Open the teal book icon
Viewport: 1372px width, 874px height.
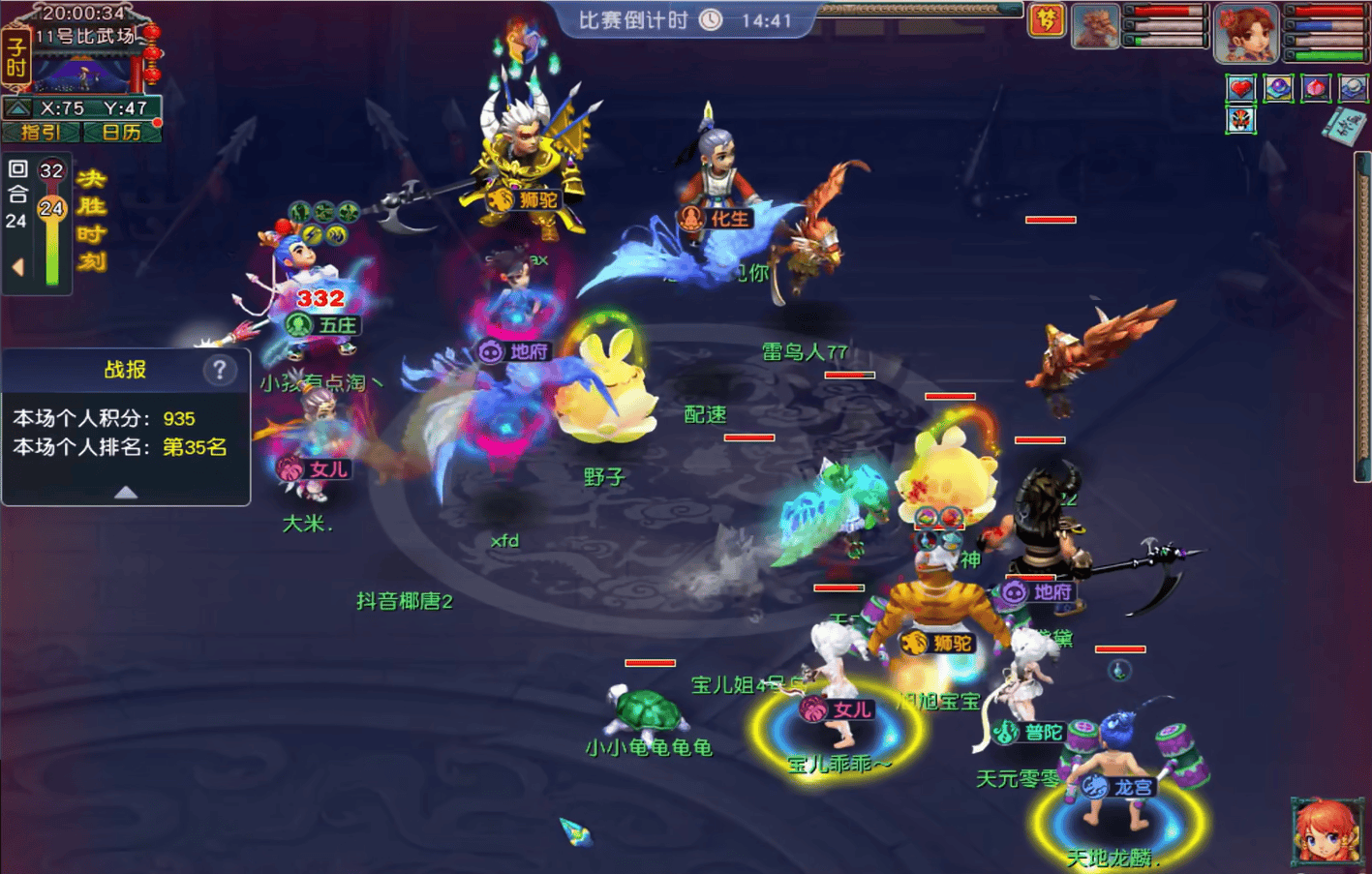click(x=1346, y=127)
